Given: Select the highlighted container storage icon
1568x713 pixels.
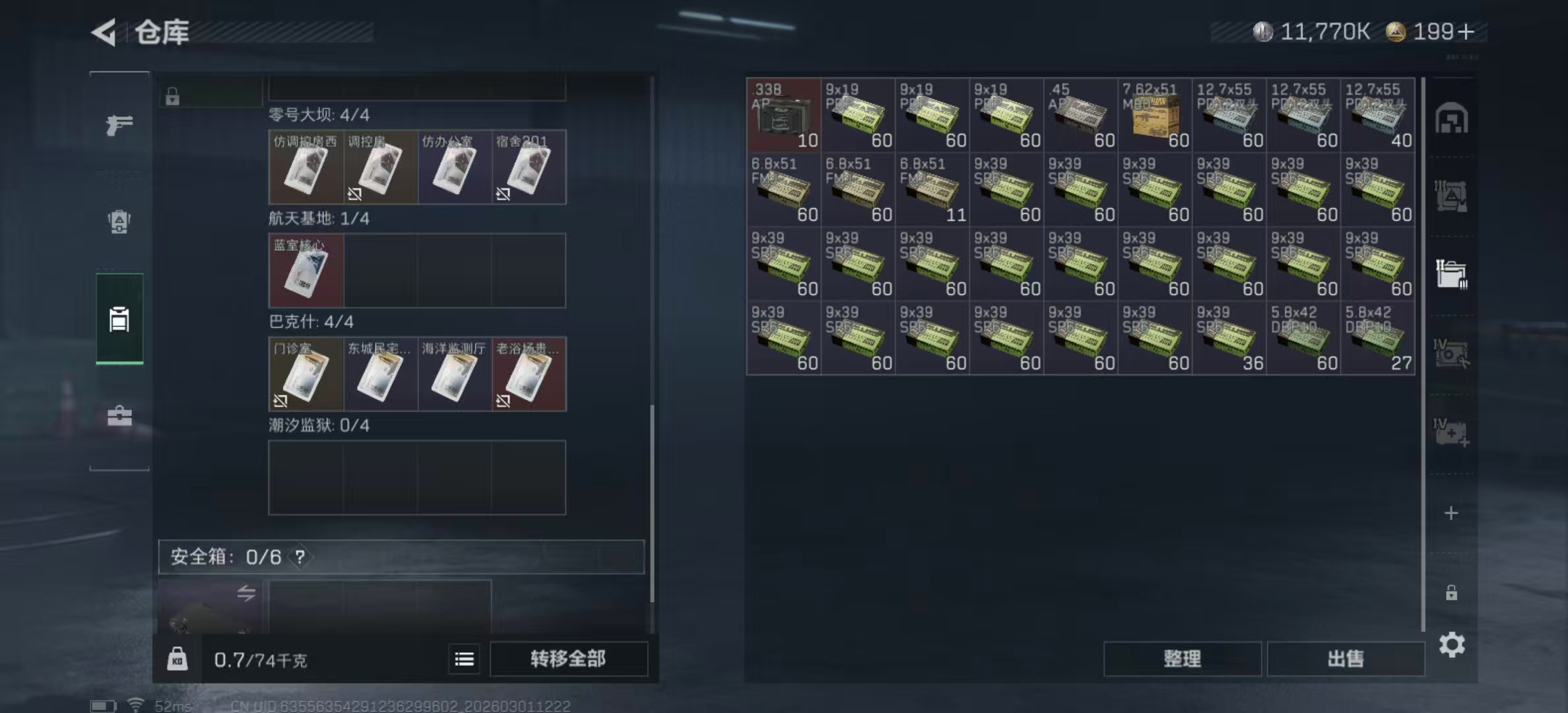Looking at the screenshot, I should pos(119,319).
